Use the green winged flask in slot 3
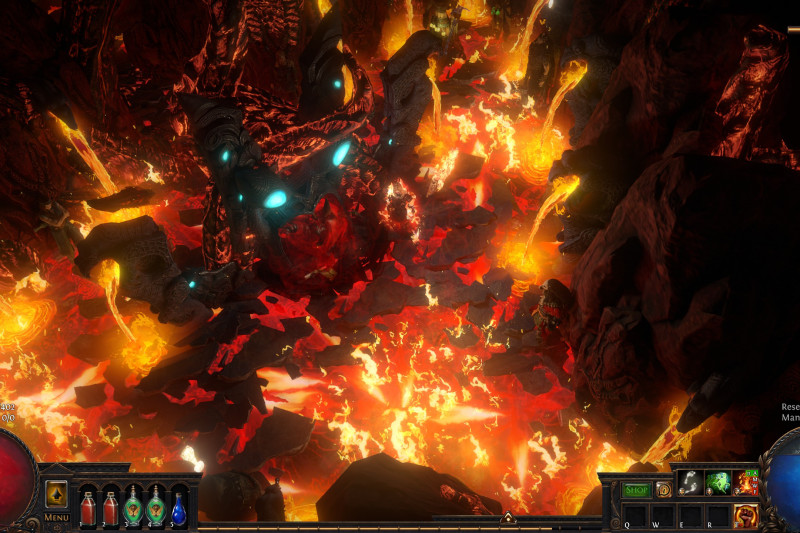800x533 pixels. coord(133,508)
